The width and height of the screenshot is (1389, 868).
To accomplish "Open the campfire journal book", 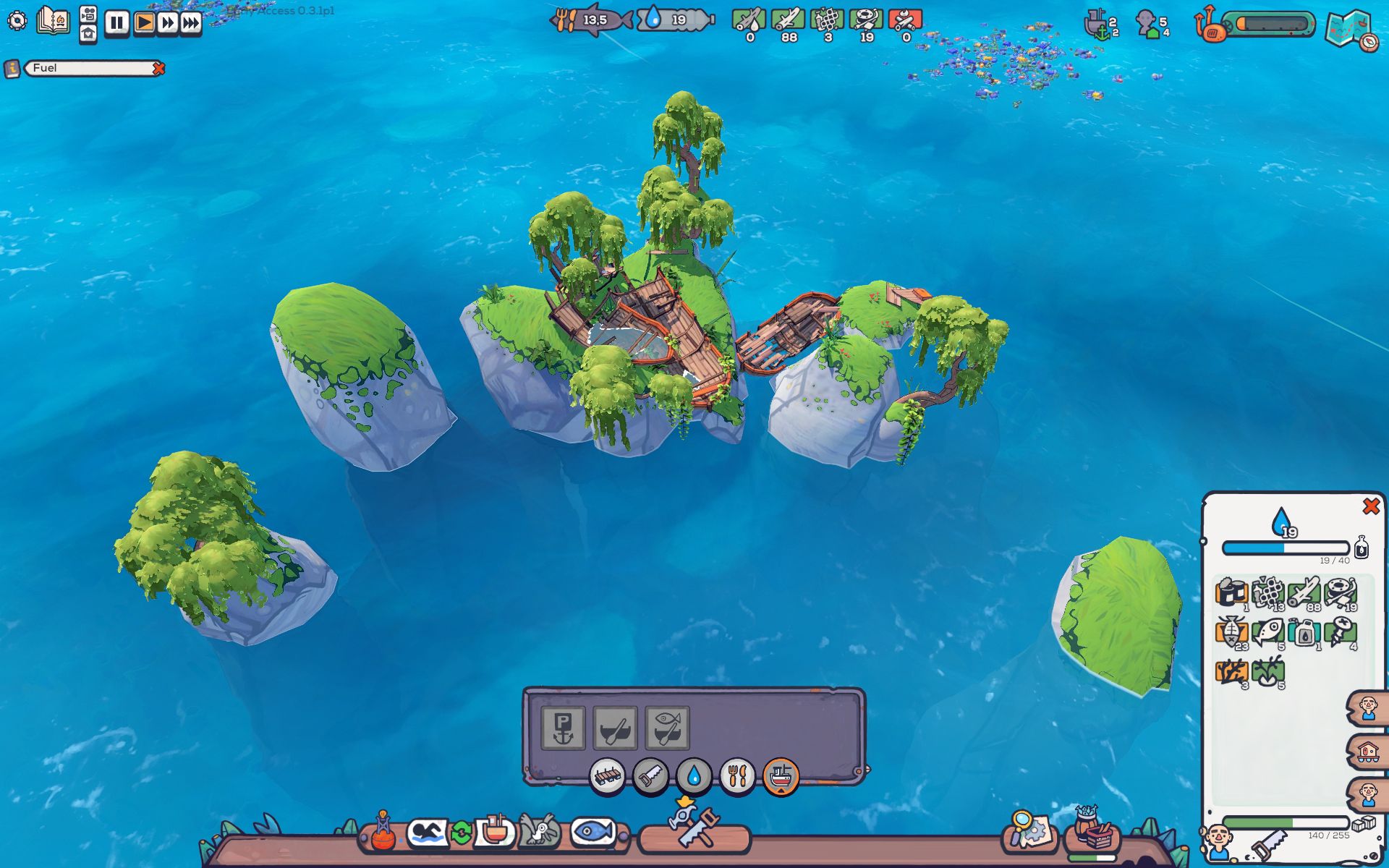I will [54, 20].
